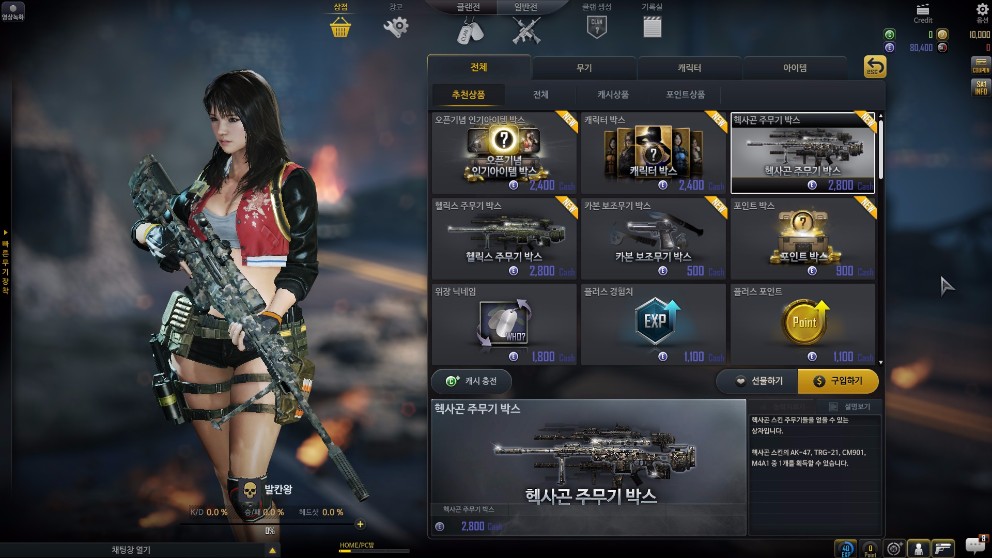Select the 플러스 경험치 EXP item
Screen dimensions: 992x558
point(653,324)
